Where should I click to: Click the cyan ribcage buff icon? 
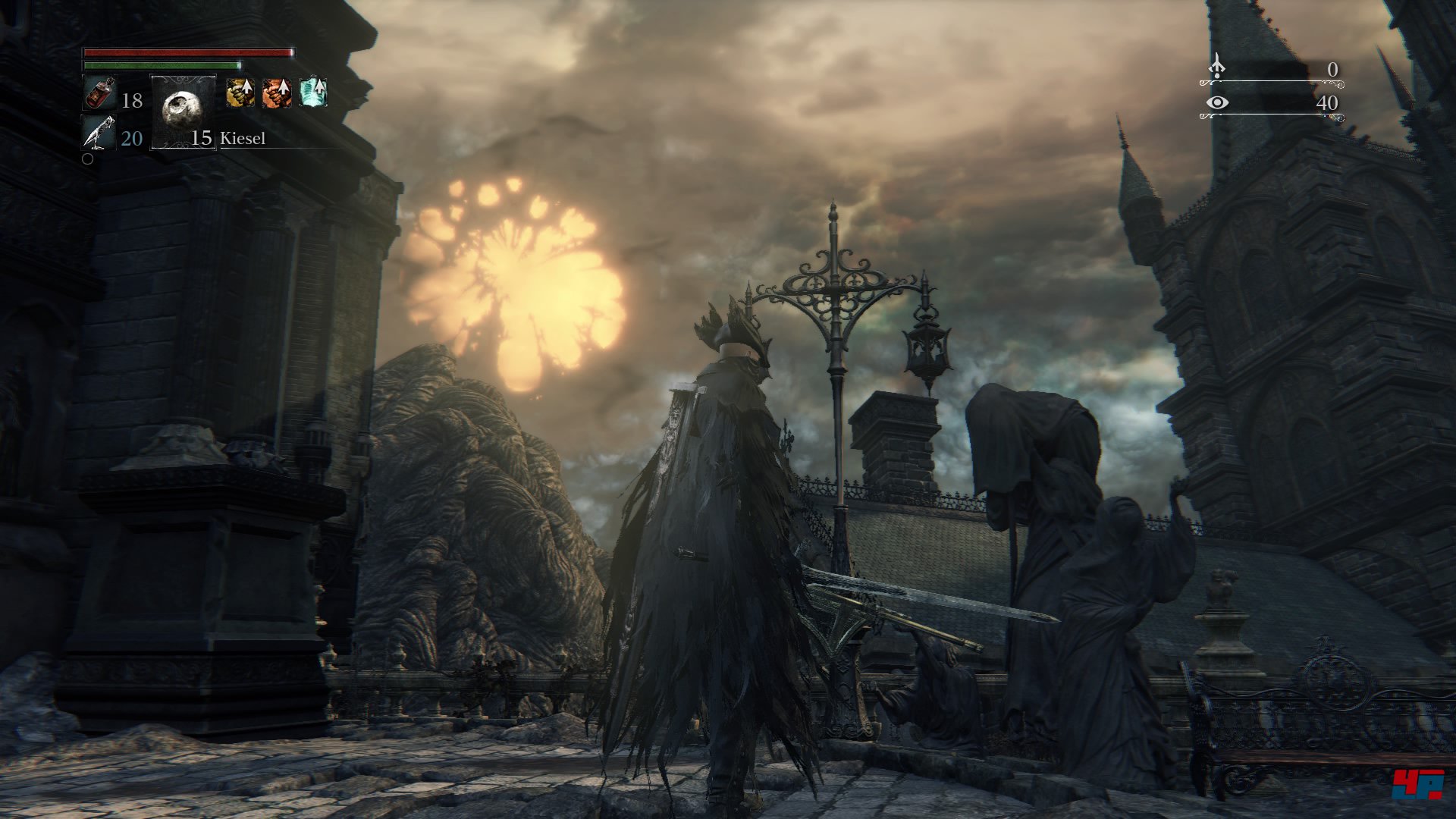coord(313,91)
